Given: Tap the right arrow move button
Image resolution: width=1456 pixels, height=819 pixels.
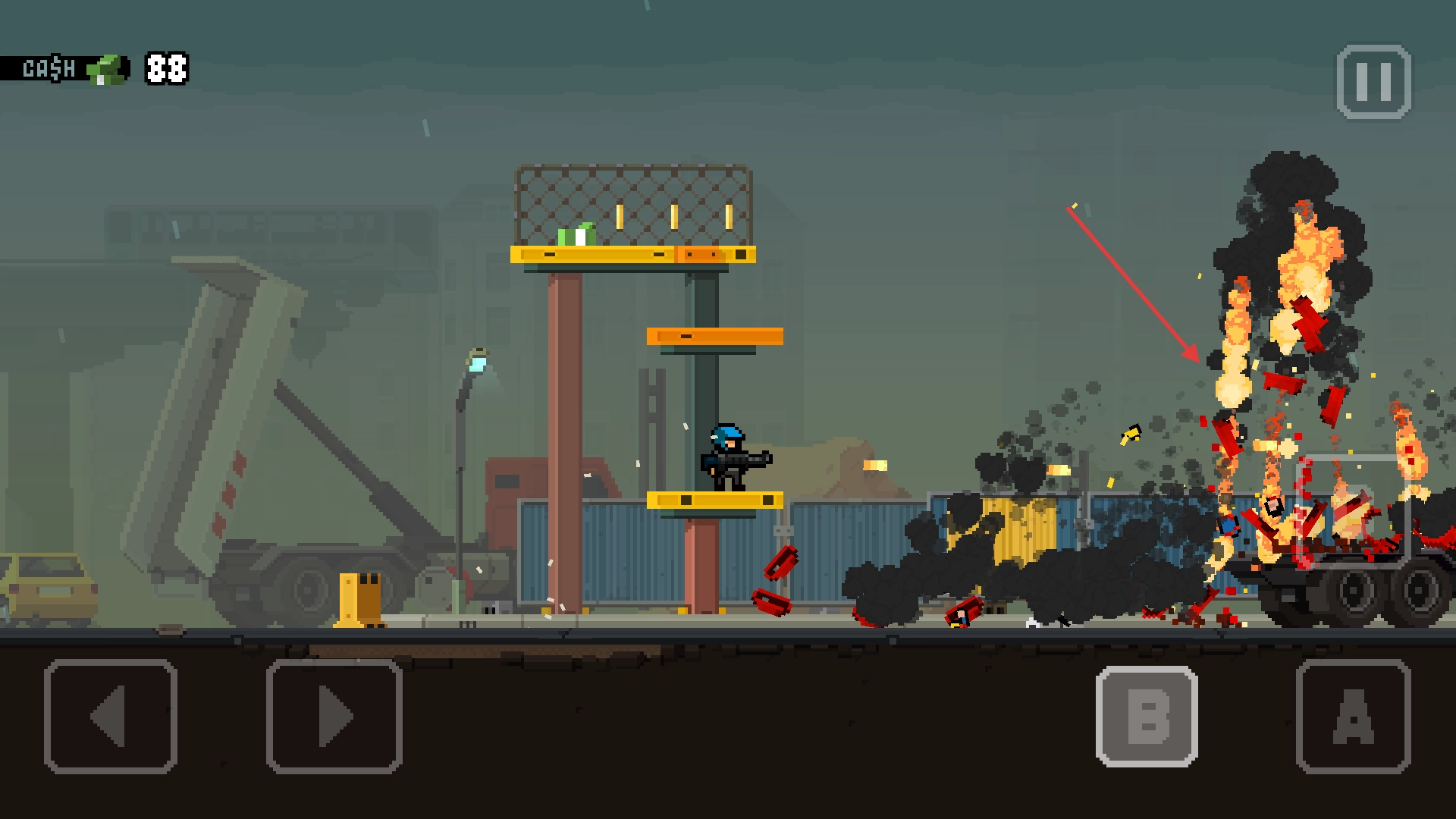Looking at the screenshot, I should tap(334, 716).
